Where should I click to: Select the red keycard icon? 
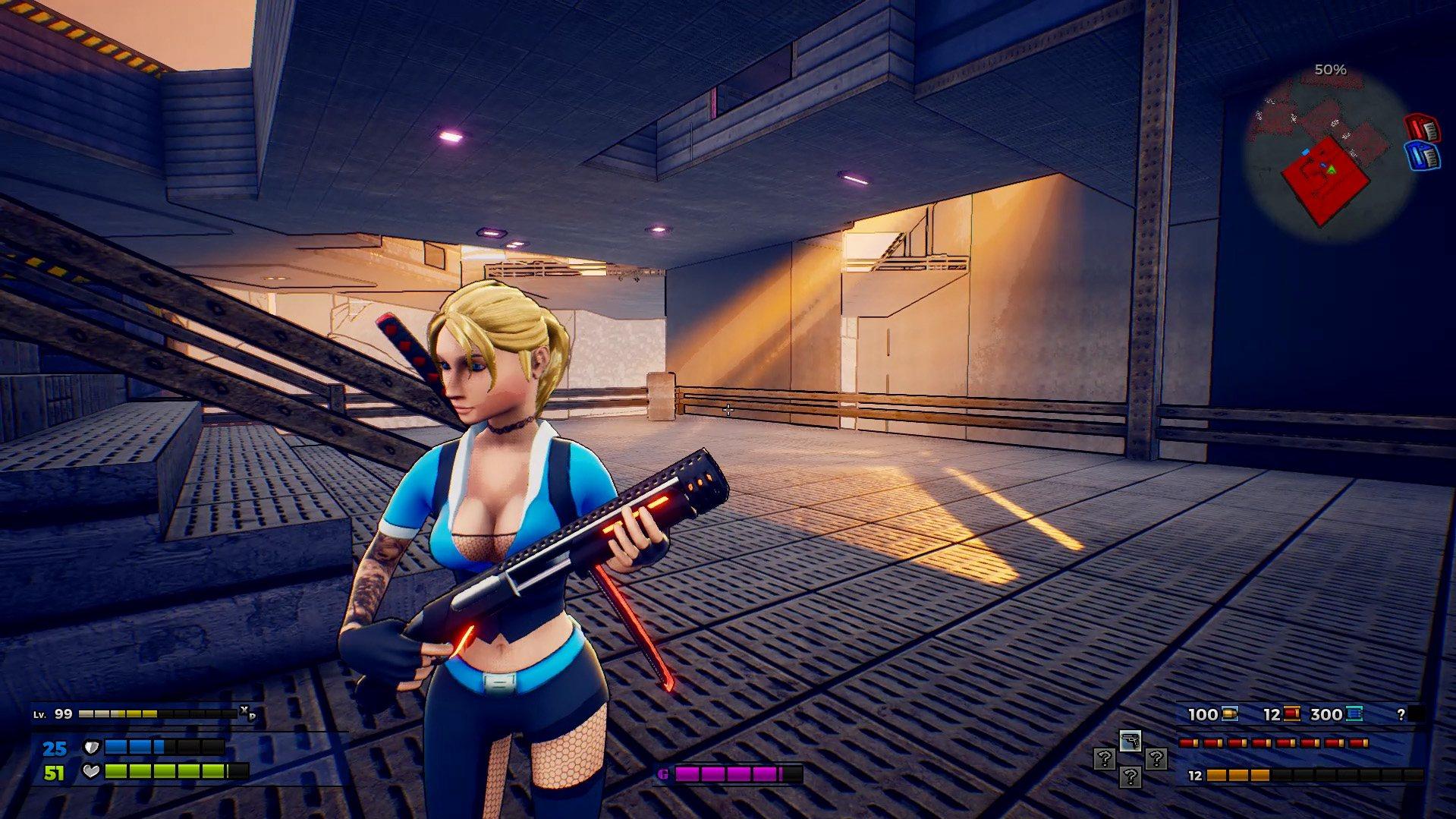(1422, 128)
